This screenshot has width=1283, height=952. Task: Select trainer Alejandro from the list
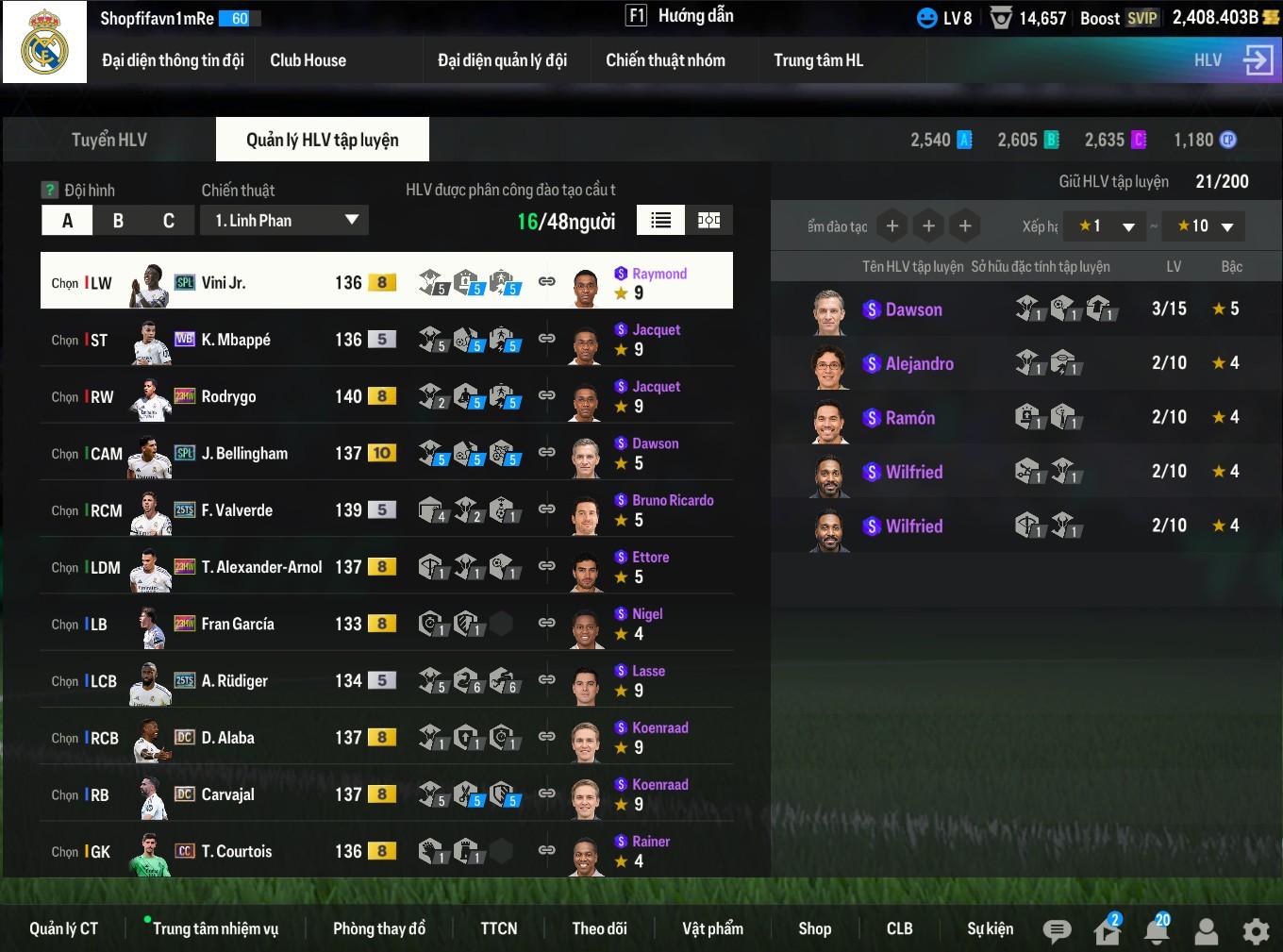[x=919, y=363]
